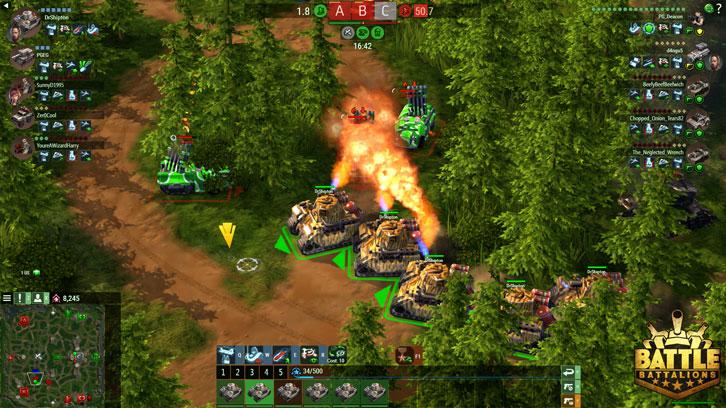Activate the airstrike ability icon
The image size is (726, 408).
click(x=225, y=354)
